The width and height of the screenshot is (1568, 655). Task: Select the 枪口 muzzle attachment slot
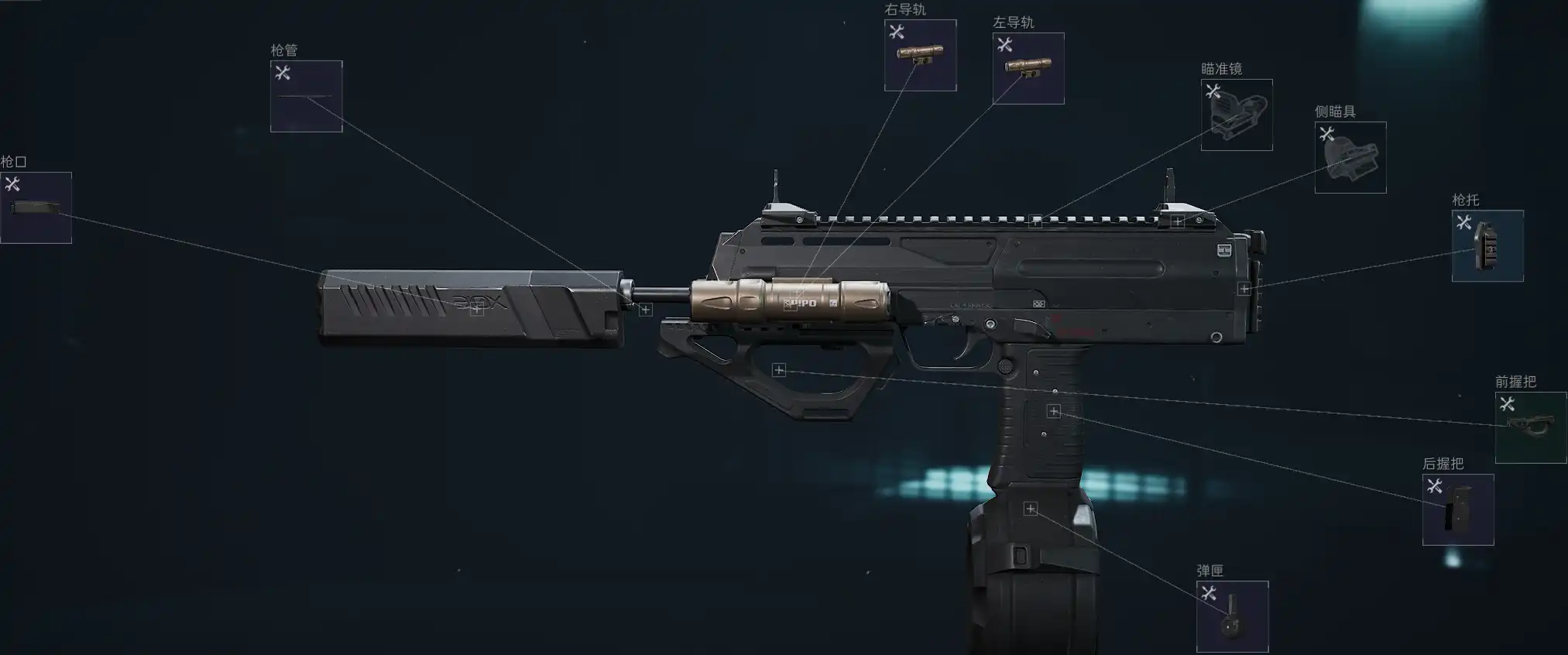pos(36,207)
